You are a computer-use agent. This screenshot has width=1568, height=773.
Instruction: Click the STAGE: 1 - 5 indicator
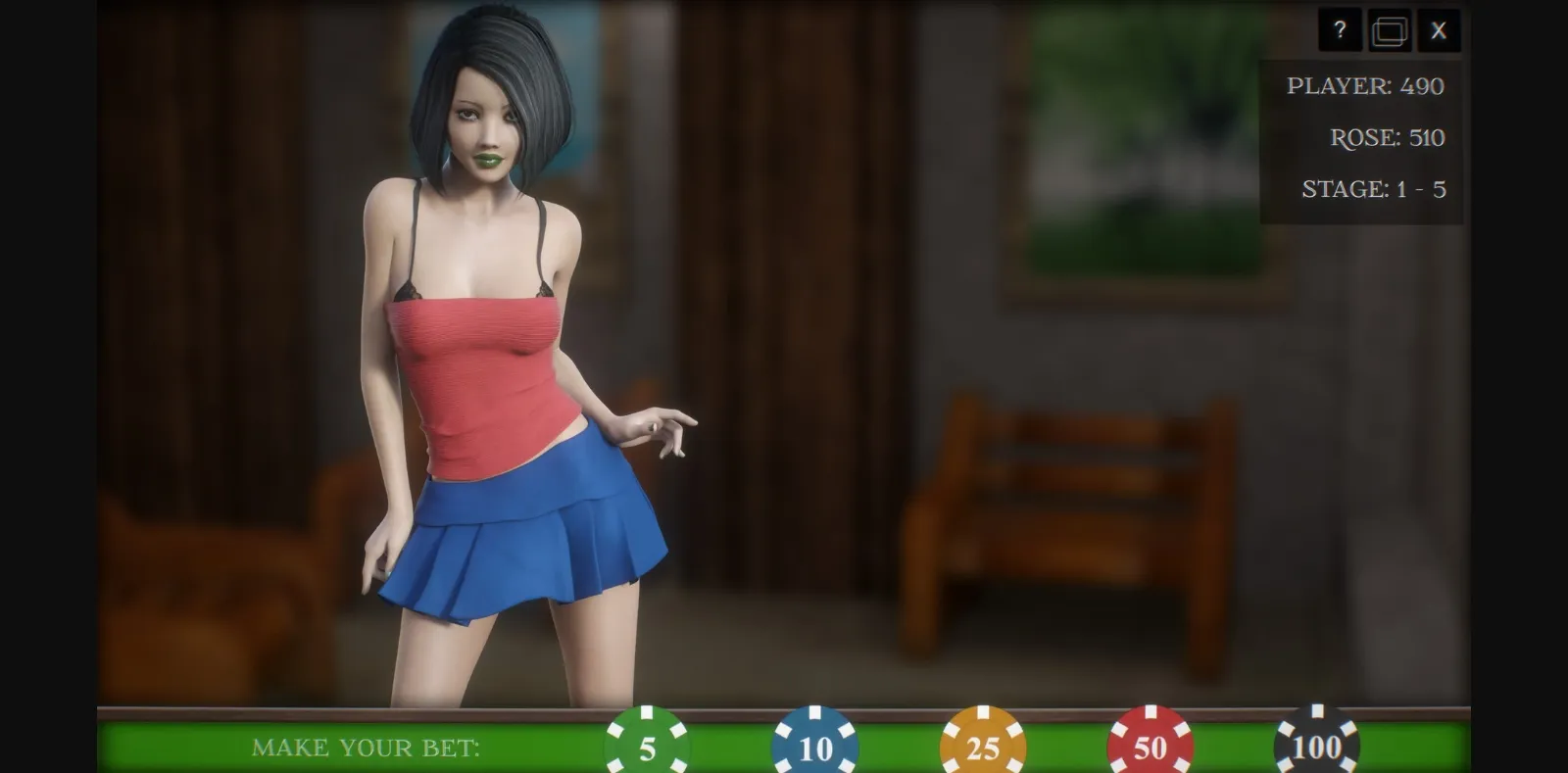coord(1377,189)
